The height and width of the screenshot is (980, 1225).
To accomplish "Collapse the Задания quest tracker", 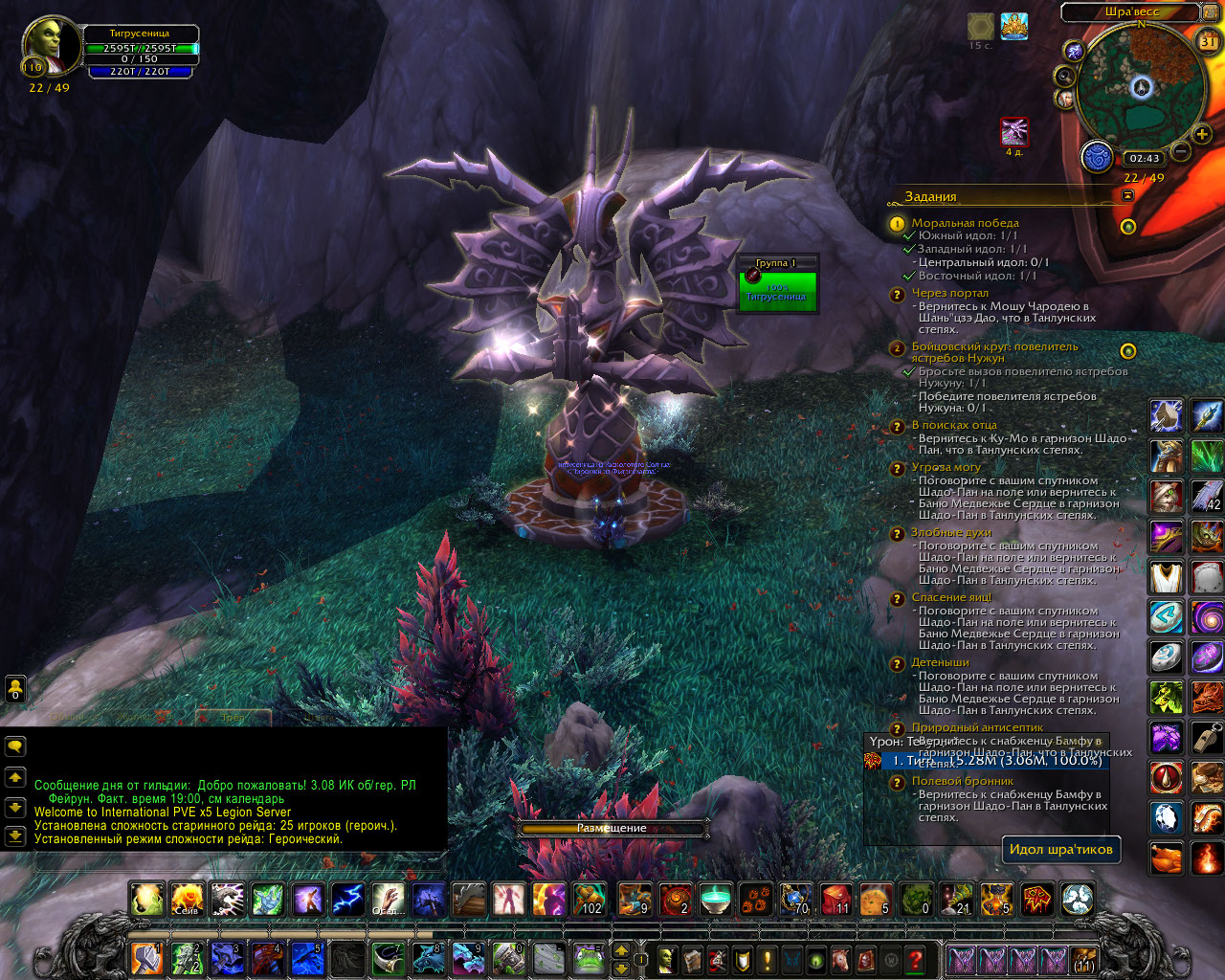I will click(1127, 195).
